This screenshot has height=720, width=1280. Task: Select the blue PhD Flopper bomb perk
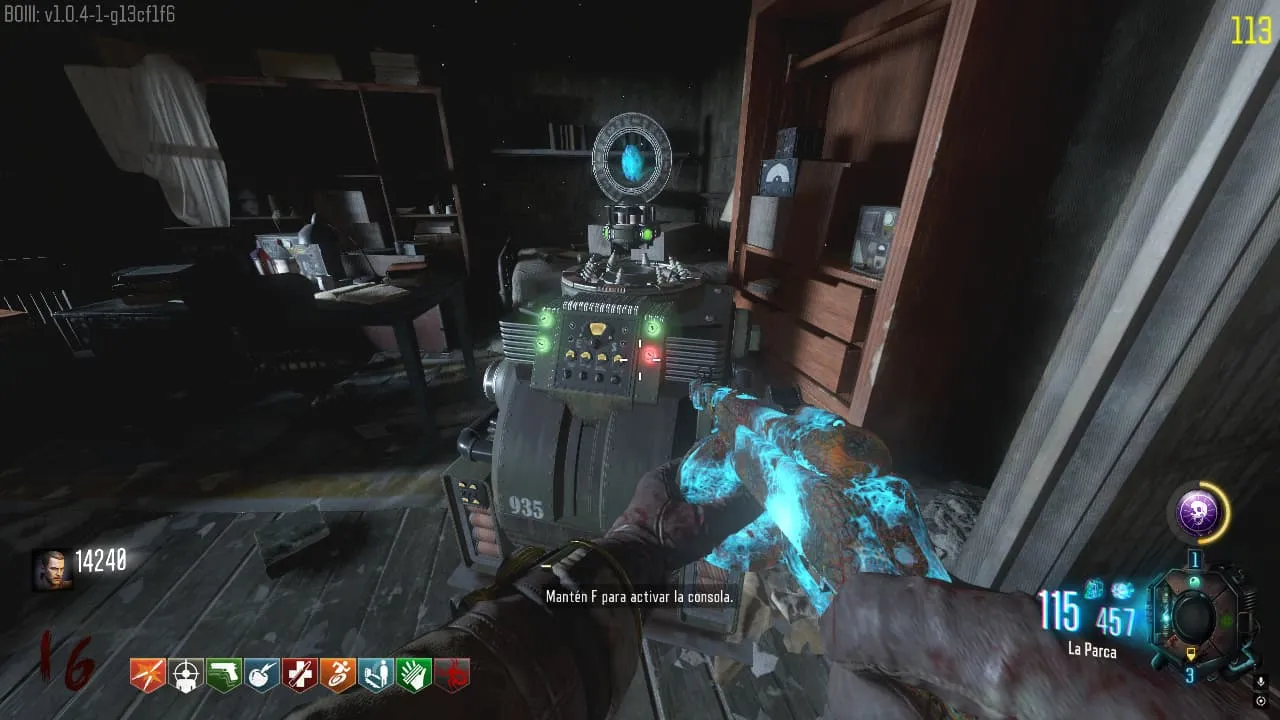(x=261, y=675)
